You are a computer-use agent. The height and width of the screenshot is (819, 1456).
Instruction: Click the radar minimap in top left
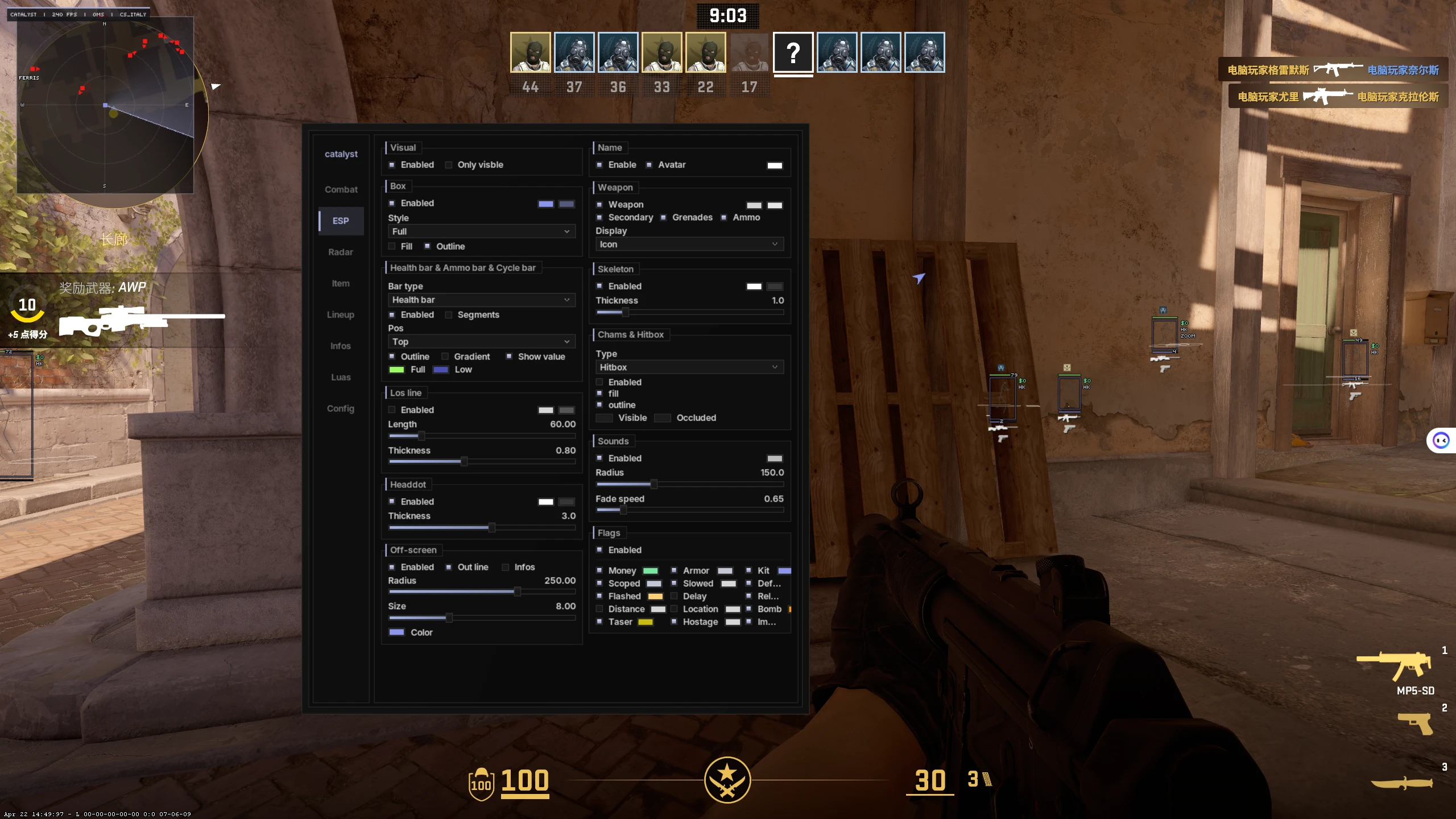106,106
